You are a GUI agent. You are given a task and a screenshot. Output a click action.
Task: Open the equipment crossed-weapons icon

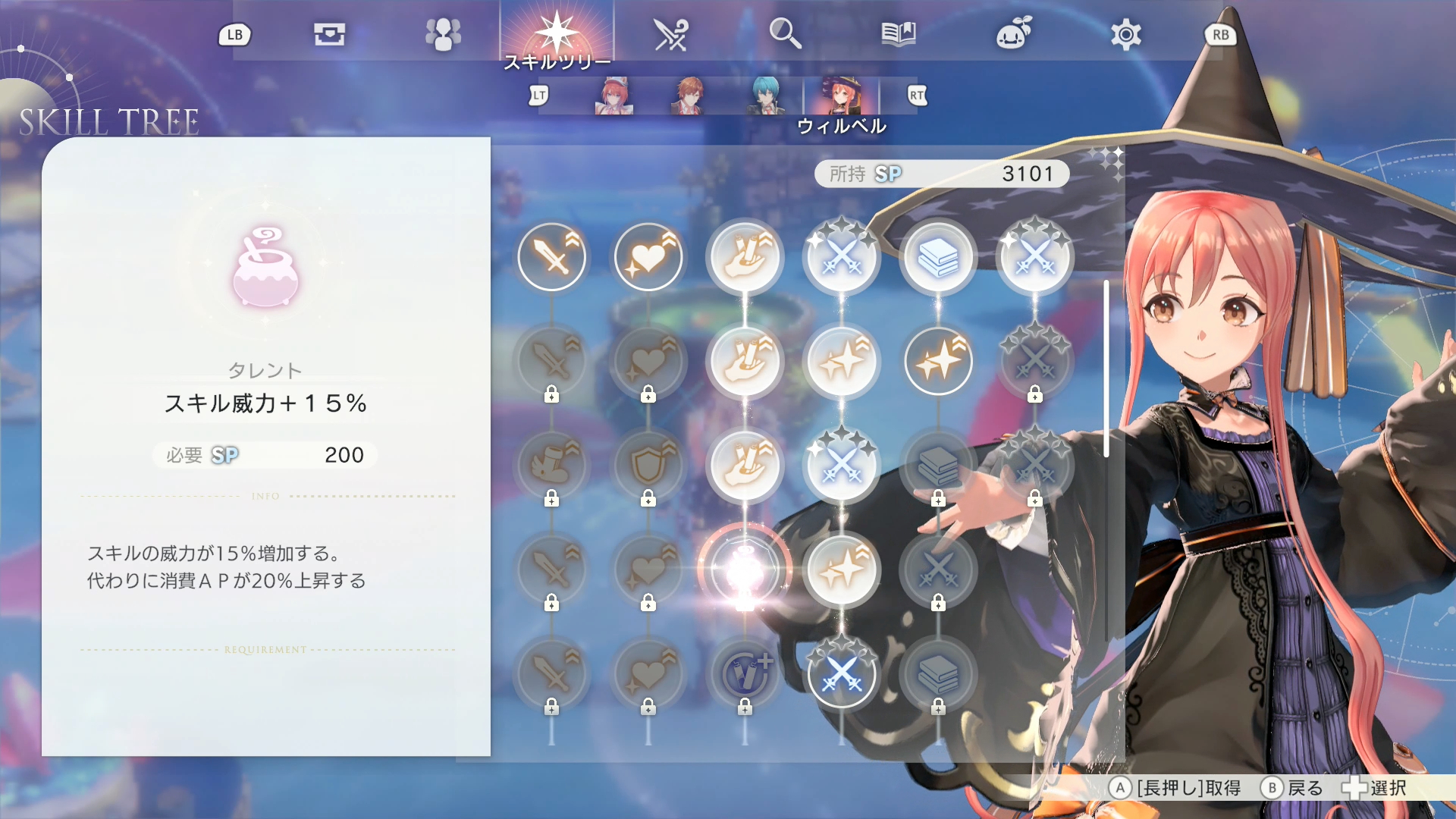click(x=671, y=33)
